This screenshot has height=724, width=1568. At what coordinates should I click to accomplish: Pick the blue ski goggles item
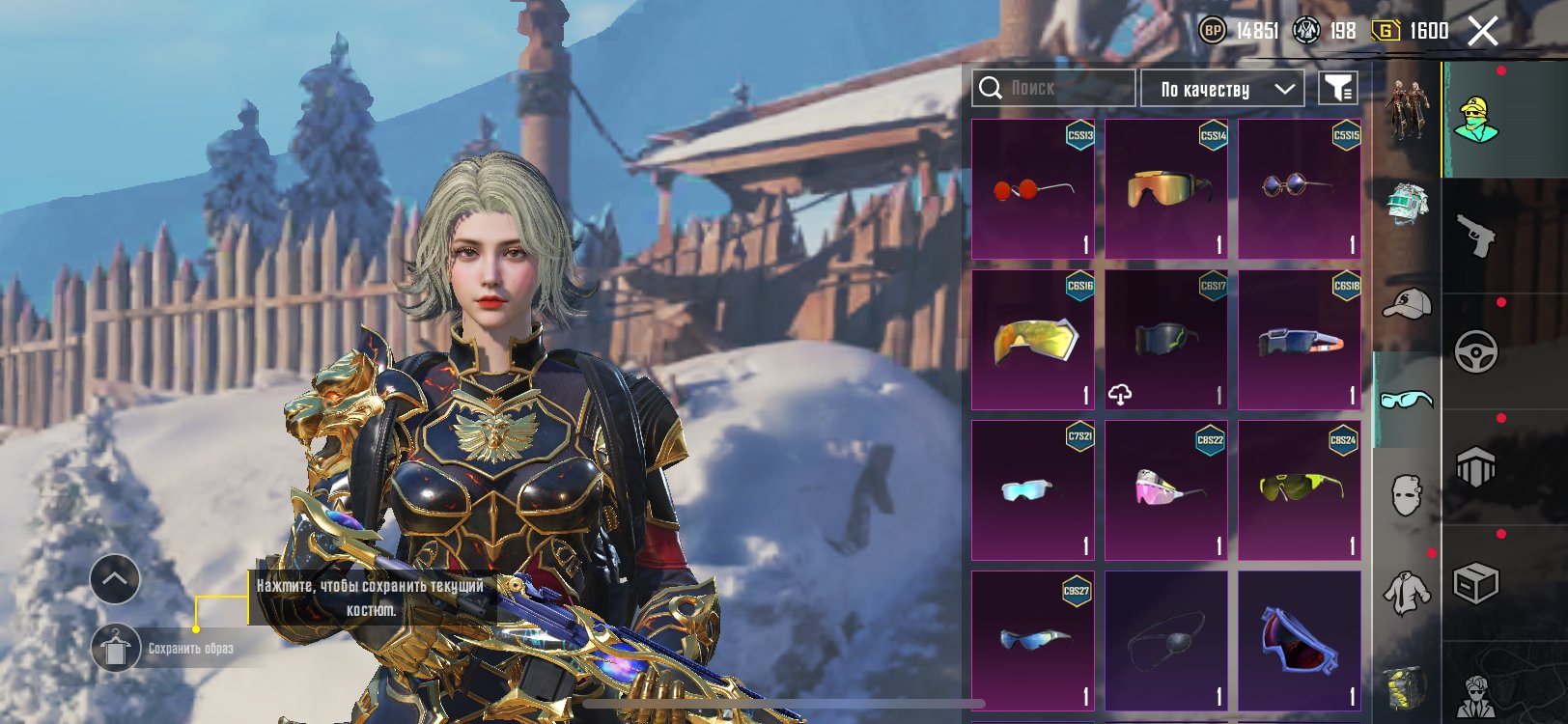tap(1300, 641)
